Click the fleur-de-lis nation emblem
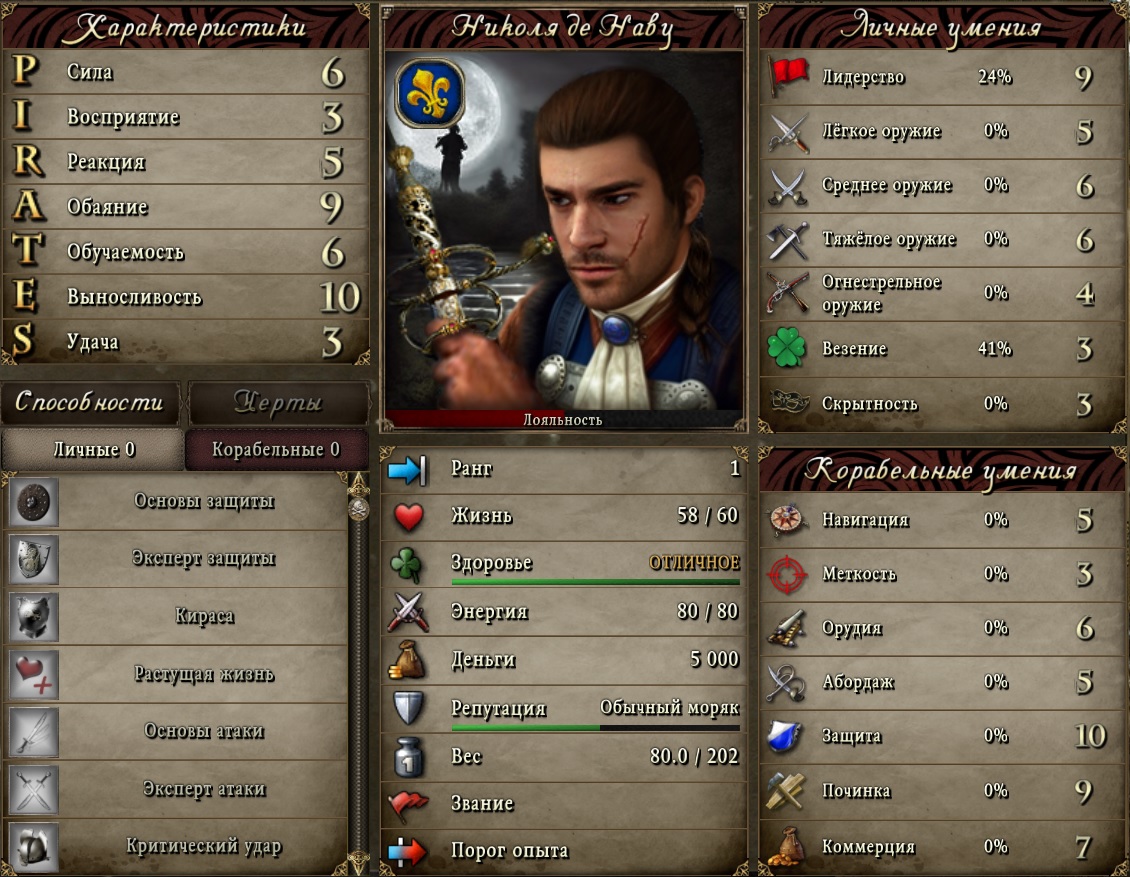Image resolution: width=1130 pixels, height=877 pixels. click(x=430, y=93)
